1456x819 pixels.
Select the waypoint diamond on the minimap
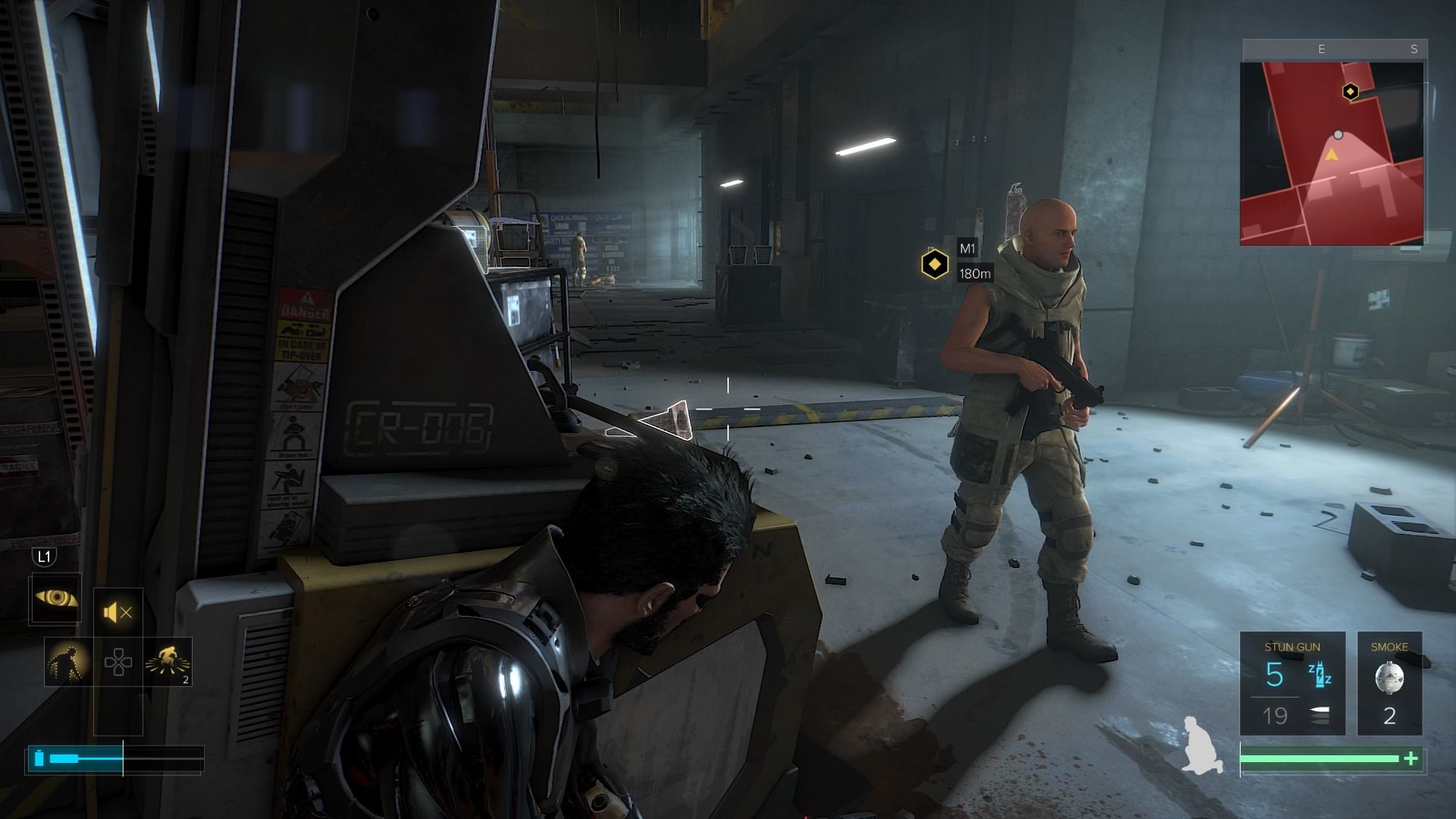pyautogui.click(x=1350, y=91)
